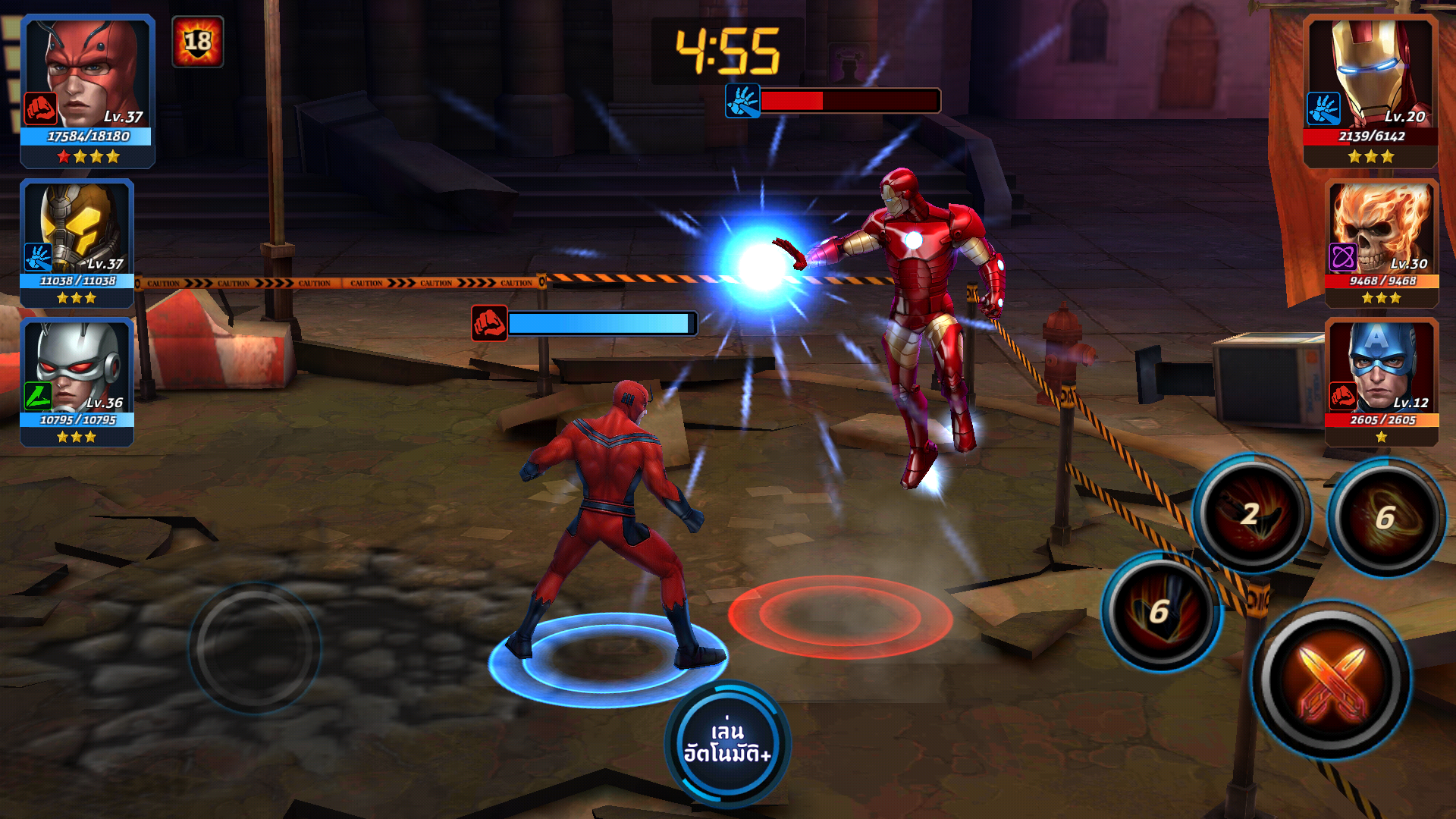Screen dimensions: 1456x819
Task: Activate the crossed-claws basic attack button
Action: 1332,680
